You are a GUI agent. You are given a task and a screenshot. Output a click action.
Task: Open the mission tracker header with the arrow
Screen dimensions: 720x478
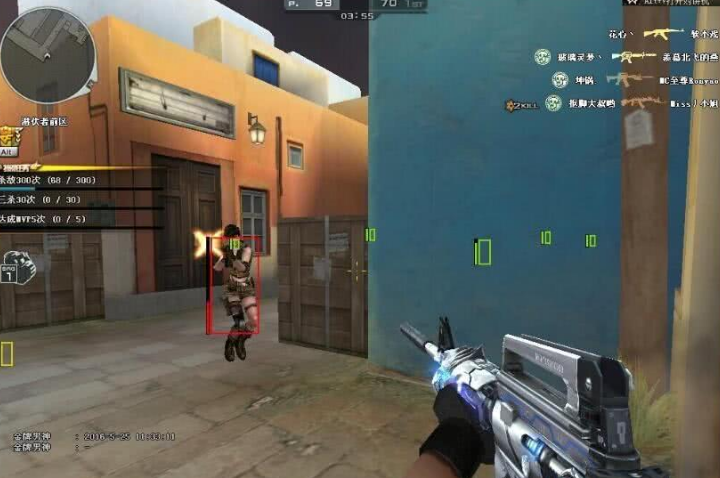(x=20, y=166)
